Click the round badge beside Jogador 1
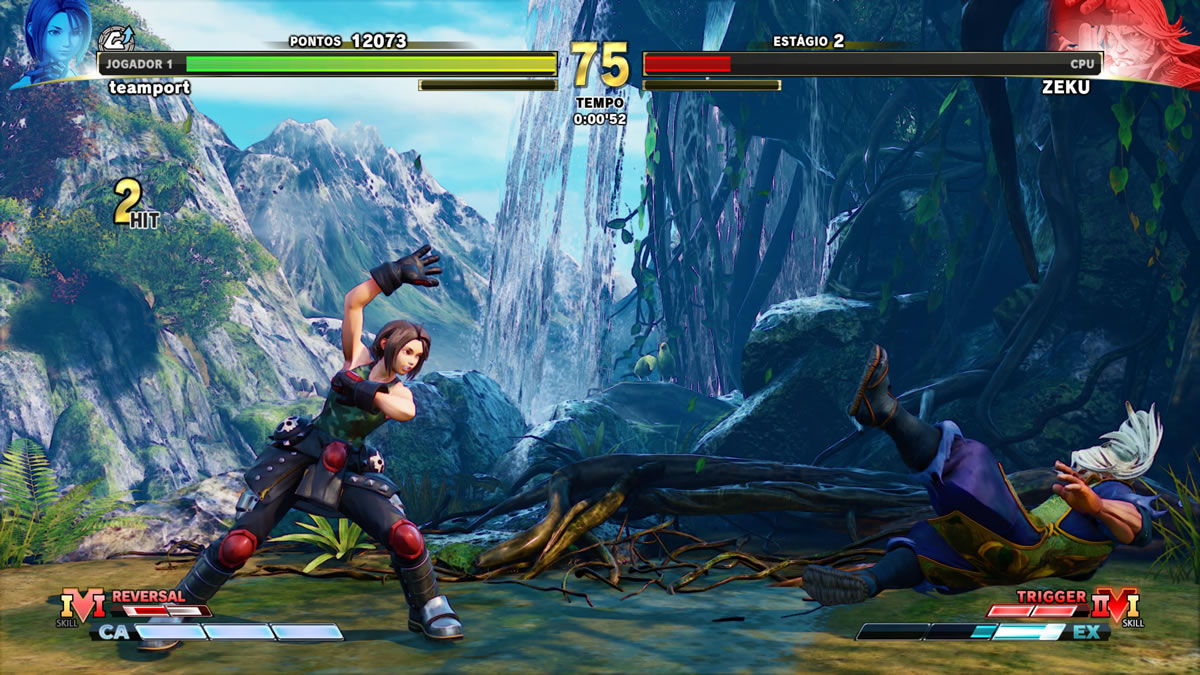 [x=116, y=40]
